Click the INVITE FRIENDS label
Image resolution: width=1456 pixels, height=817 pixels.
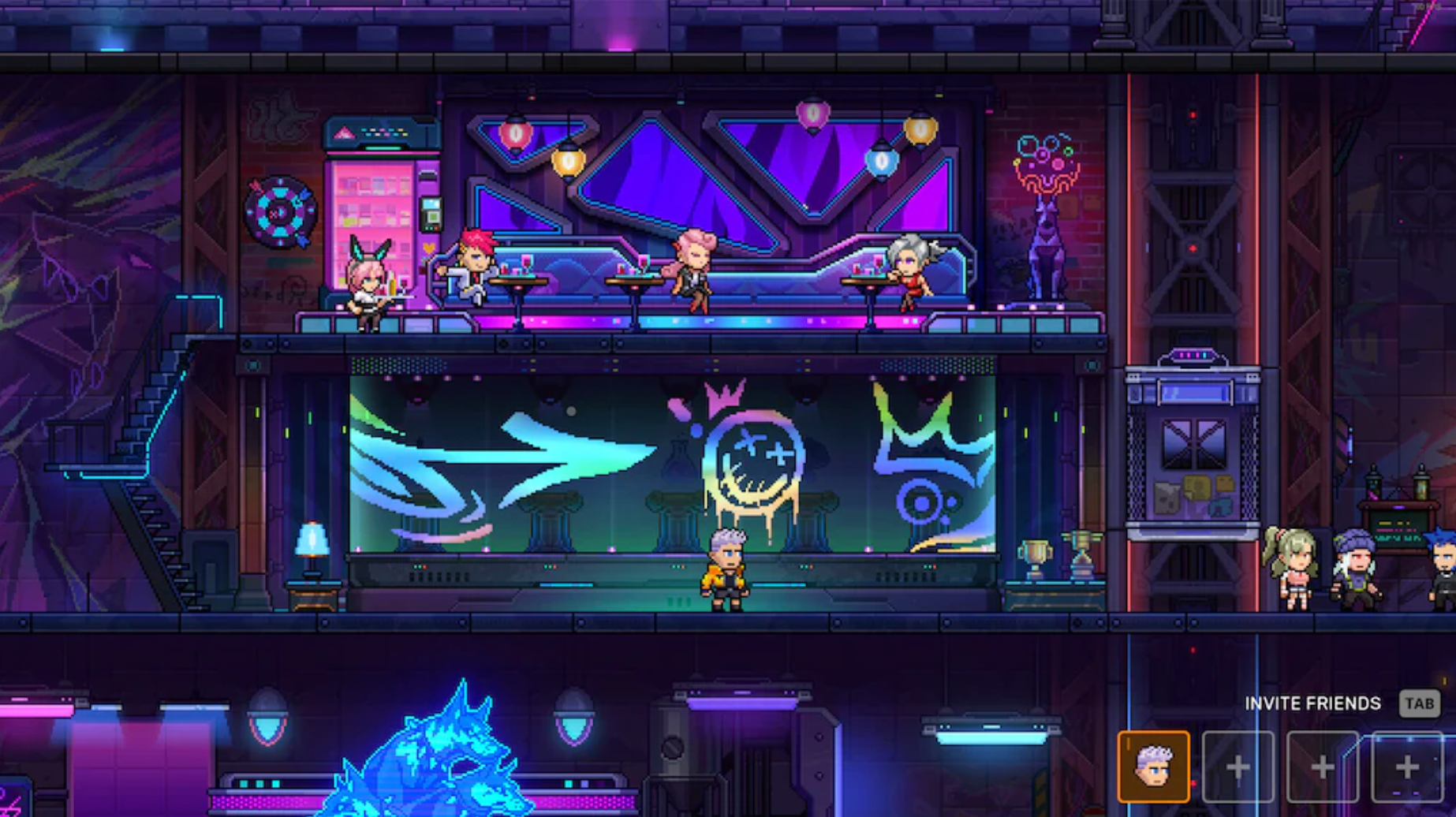pyautogui.click(x=1311, y=703)
